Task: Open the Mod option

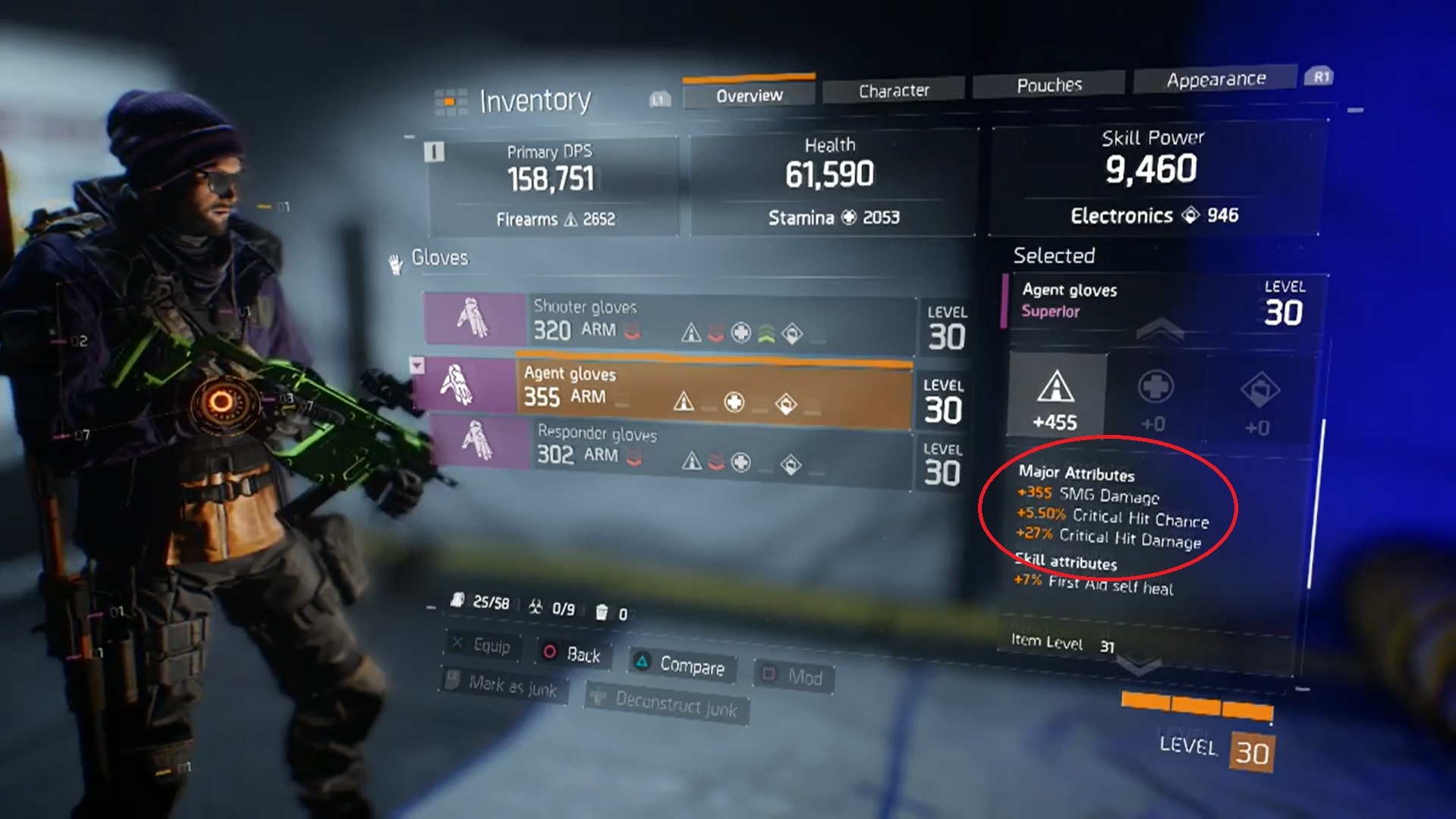Action: (x=794, y=676)
